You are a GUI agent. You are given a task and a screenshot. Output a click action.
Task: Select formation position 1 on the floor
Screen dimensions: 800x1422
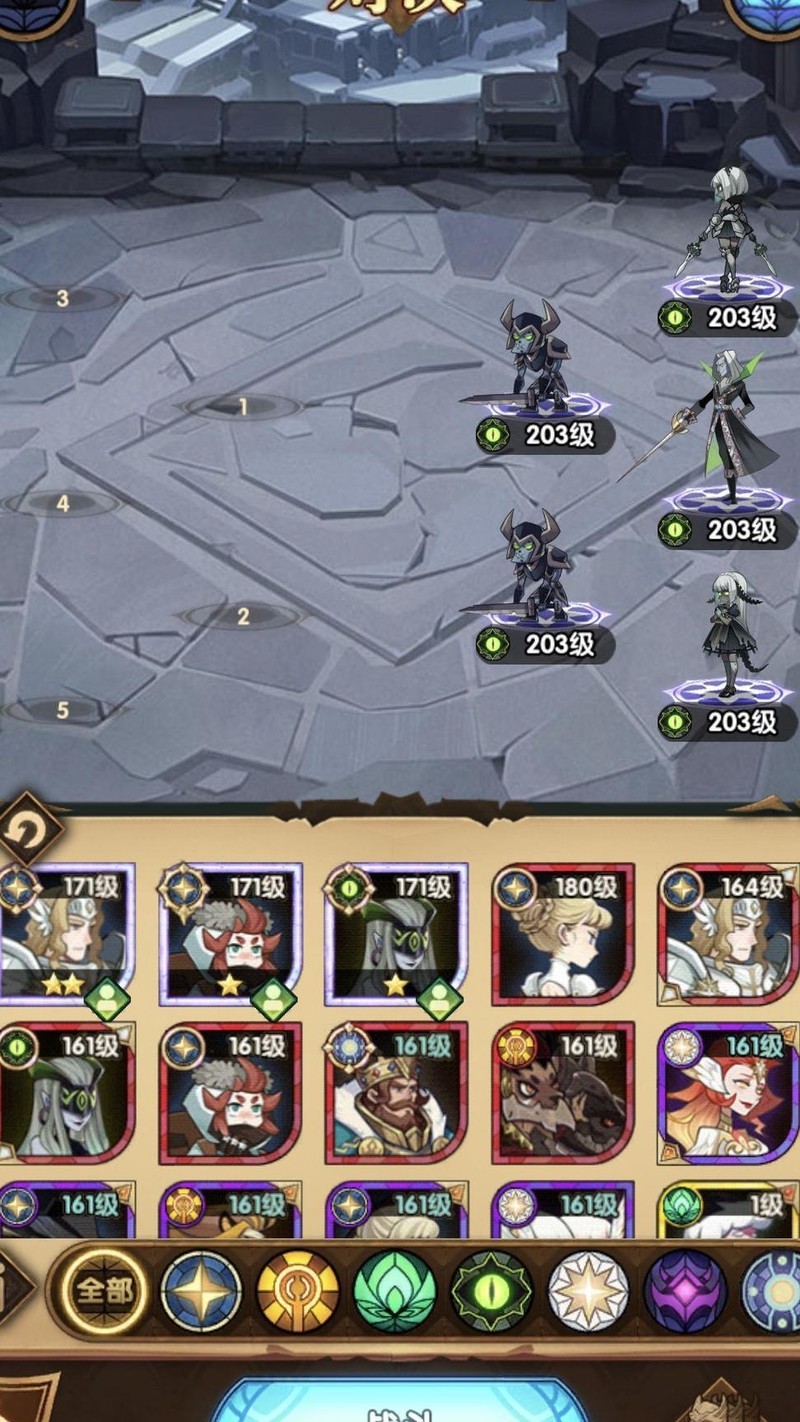242,407
